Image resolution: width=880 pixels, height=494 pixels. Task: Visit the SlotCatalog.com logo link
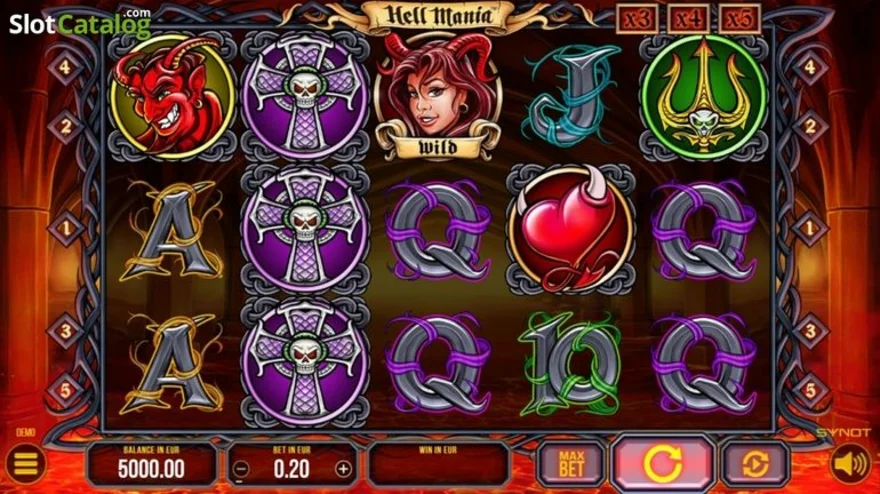(x=80, y=22)
